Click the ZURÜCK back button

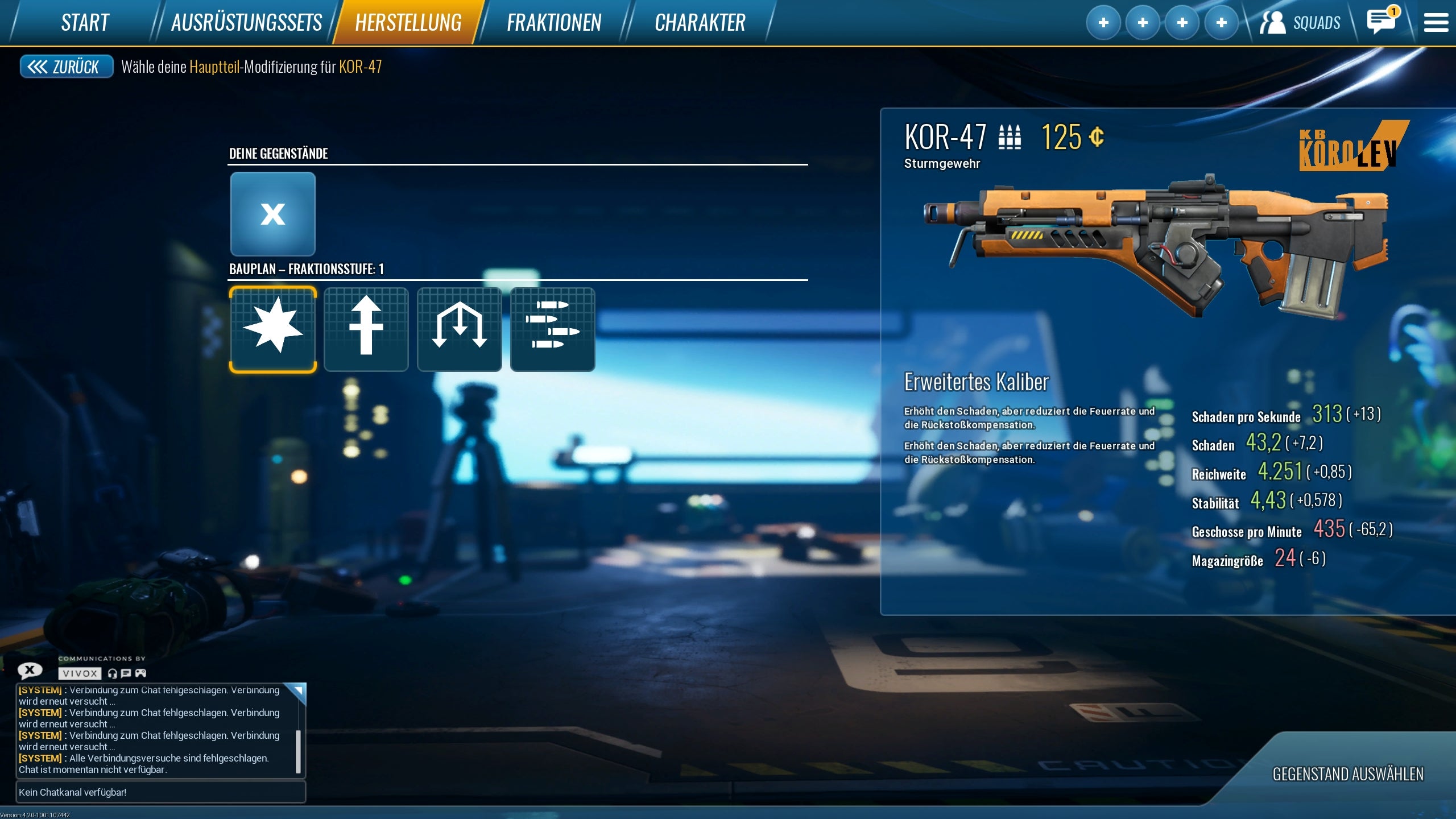coord(66,67)
